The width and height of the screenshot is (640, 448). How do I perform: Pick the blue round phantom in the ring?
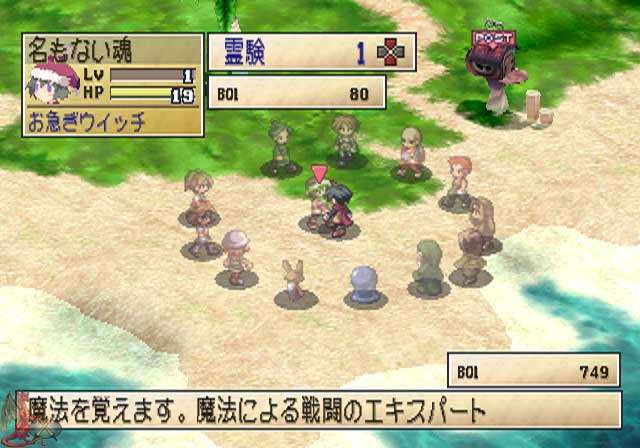[x=361, y=284]
